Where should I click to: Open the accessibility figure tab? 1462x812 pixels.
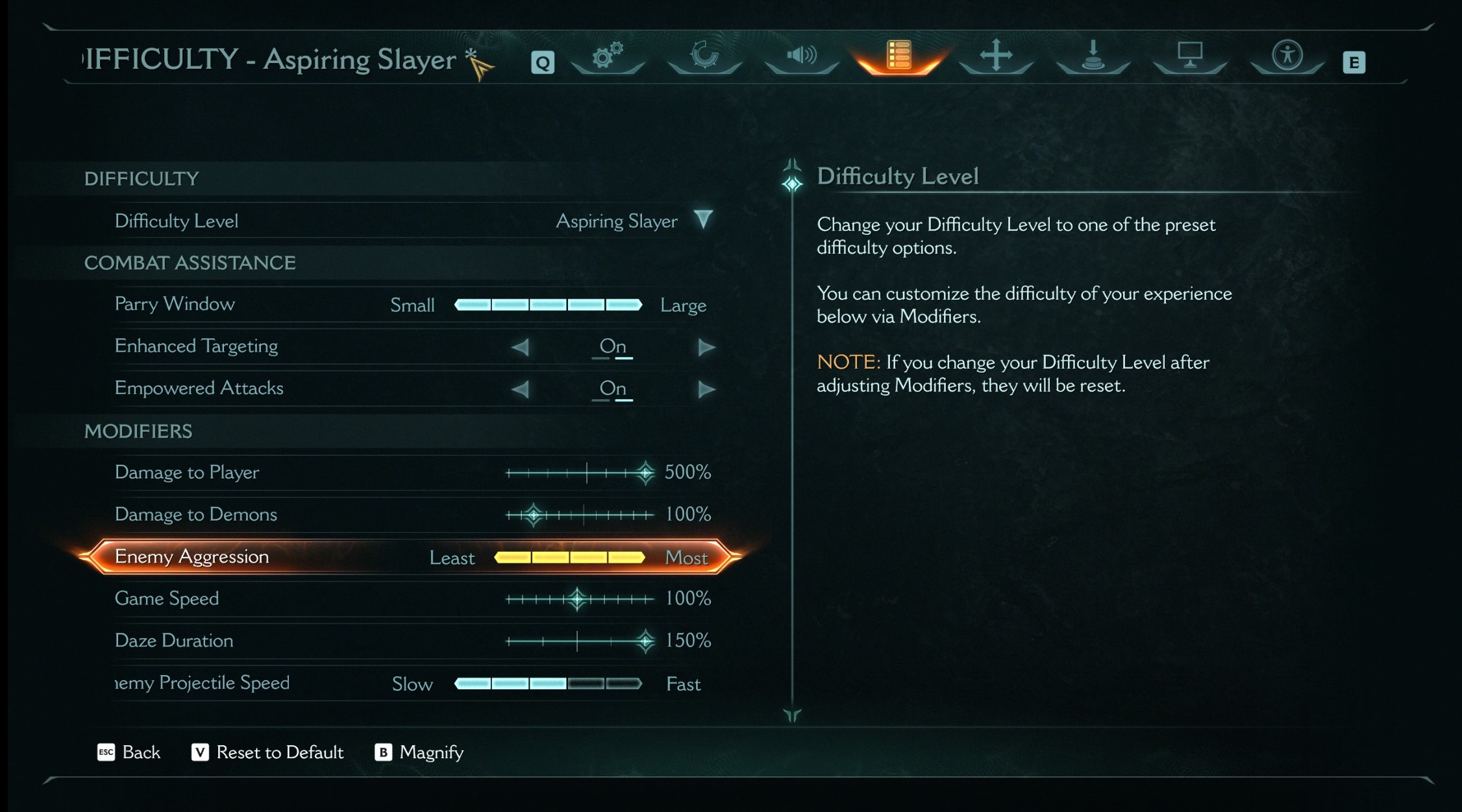(x=1287, y=56)
